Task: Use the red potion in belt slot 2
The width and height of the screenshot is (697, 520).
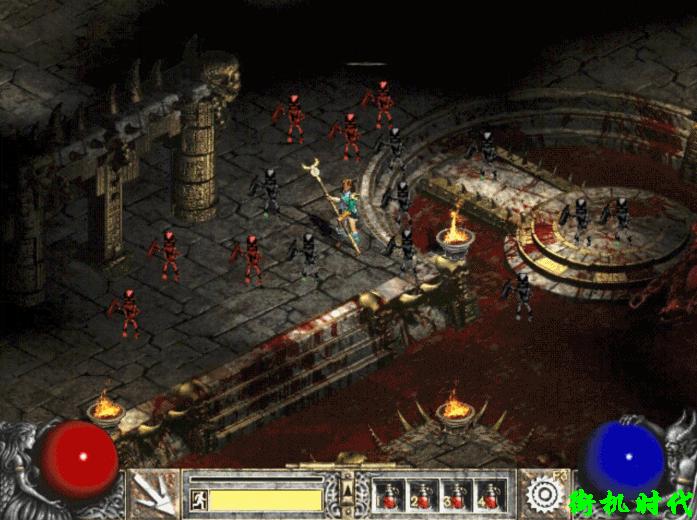Action: tap(423, 494)
